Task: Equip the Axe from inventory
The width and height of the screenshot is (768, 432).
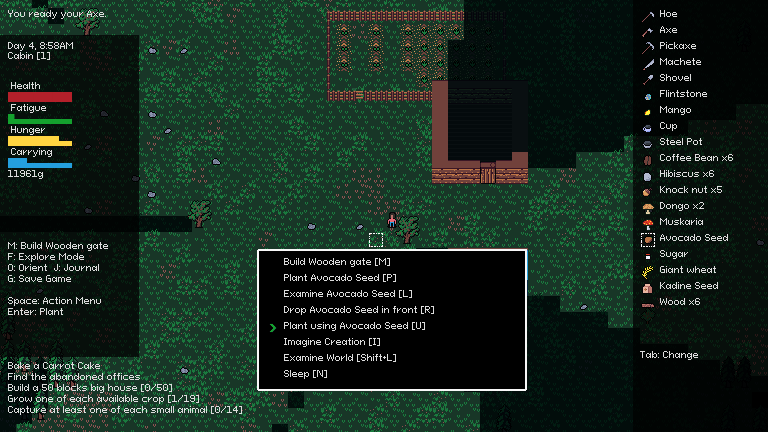Action: pos(668,30)
